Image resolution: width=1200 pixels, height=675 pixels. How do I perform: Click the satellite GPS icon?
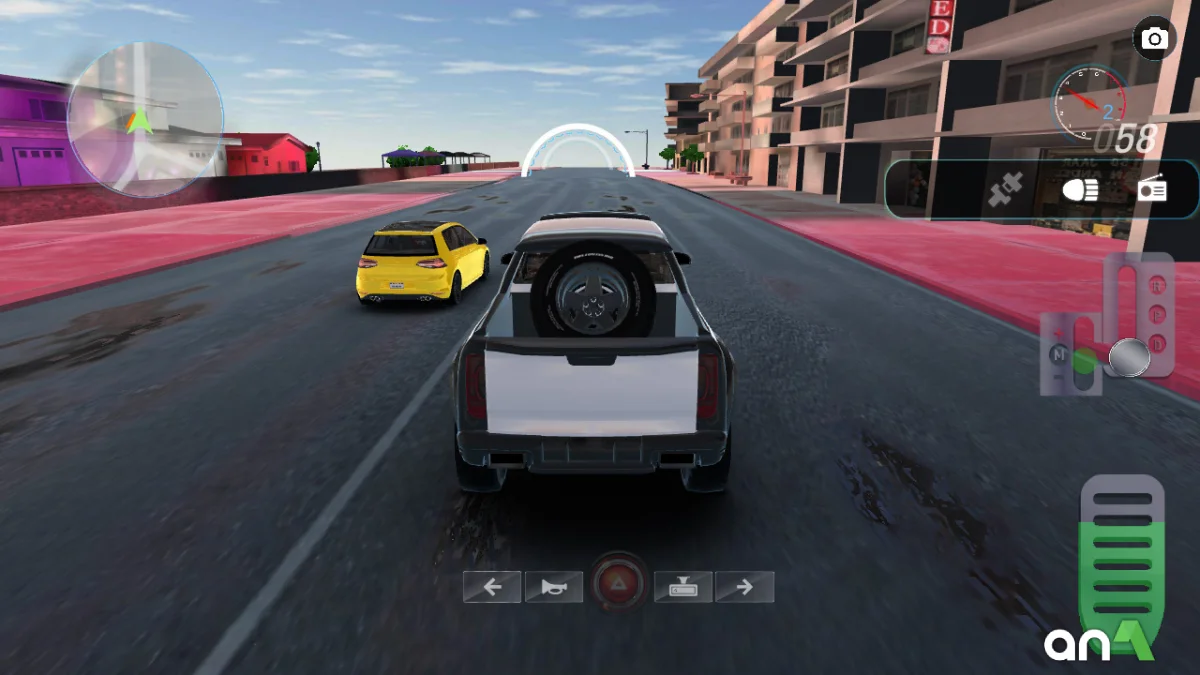click(1006, 190)
